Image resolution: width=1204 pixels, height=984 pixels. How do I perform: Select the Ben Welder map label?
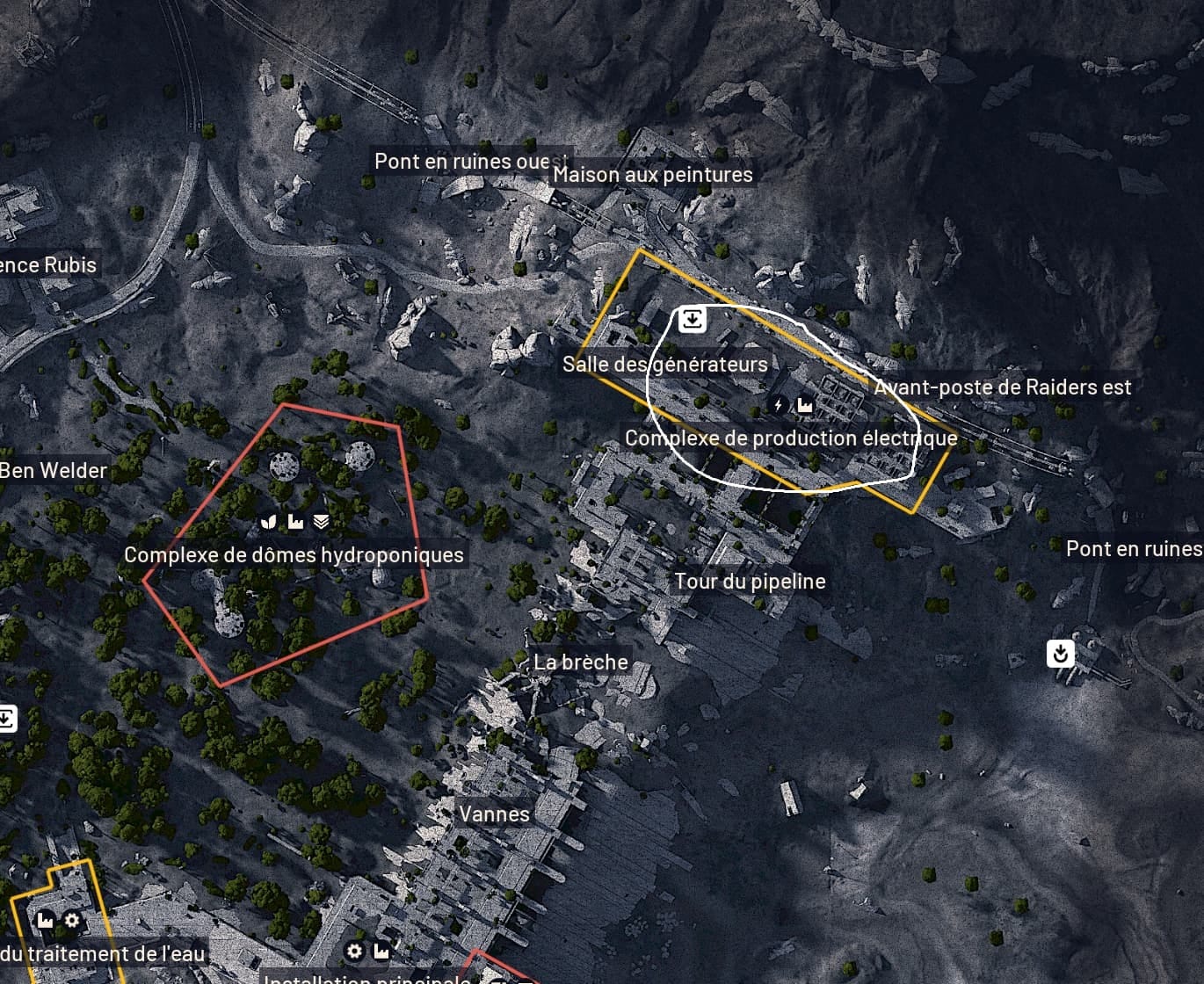click(54, 471)
